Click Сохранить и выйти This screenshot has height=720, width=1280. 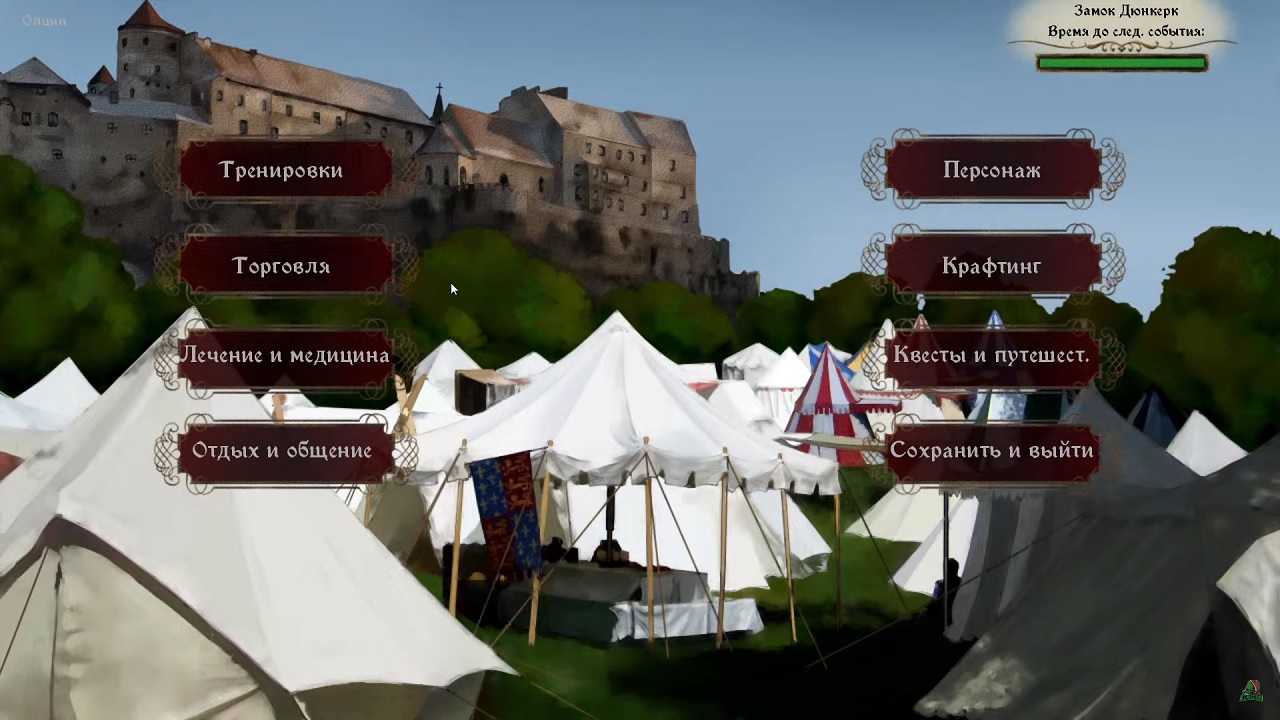pyautogui.click(x=992, y=450)
